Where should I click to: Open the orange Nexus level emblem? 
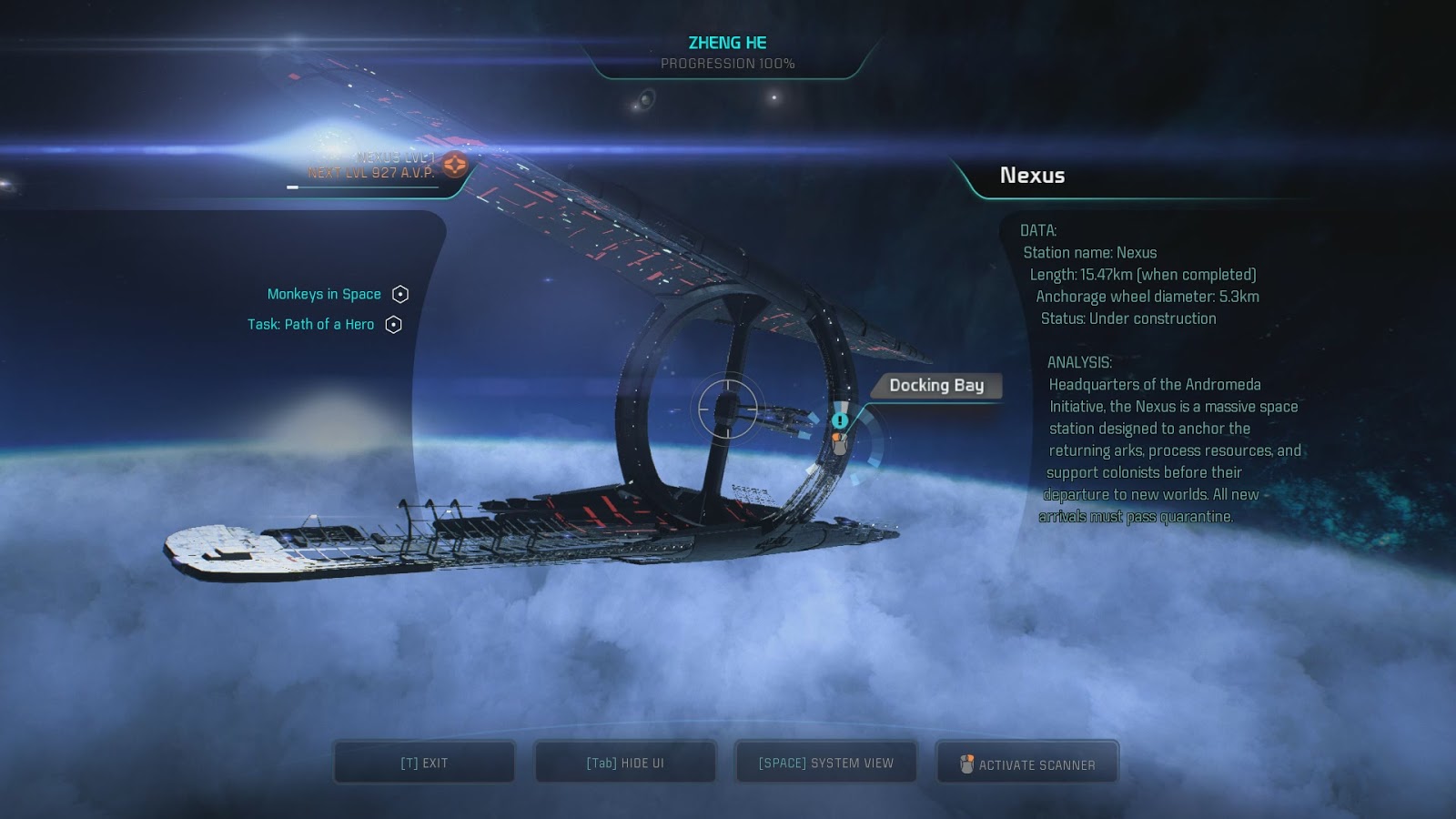click(x=455, y=165)
